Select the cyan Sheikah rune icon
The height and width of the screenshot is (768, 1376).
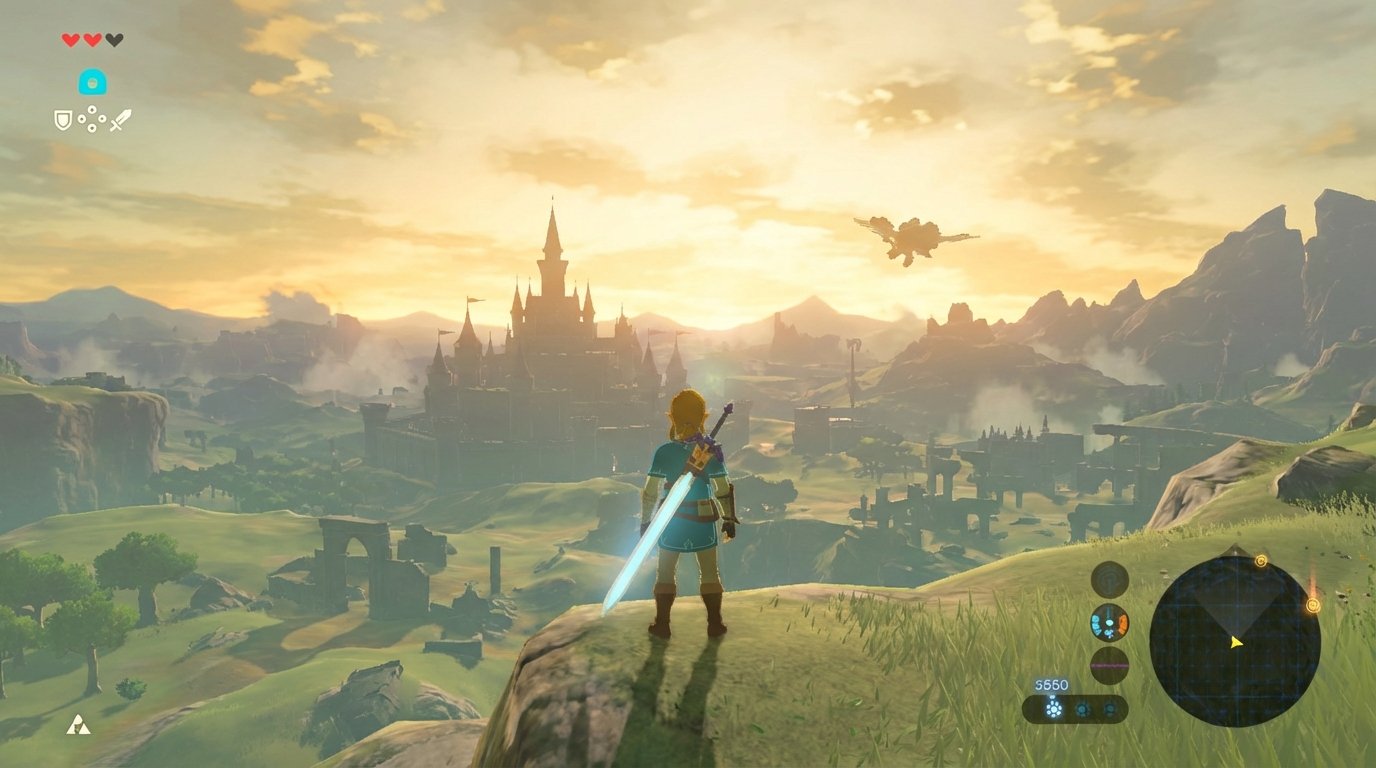(x=92, y=81)
